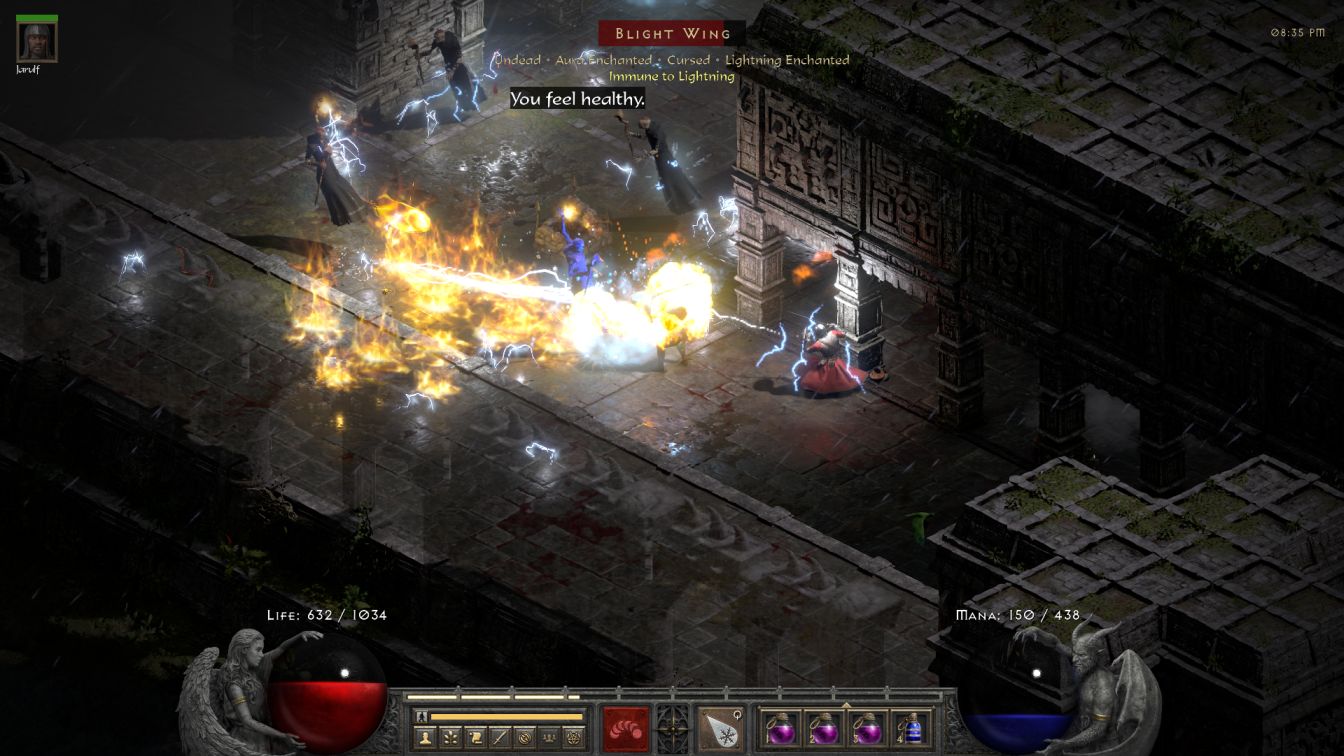Select the red left-click skill icon
Viewport: 1344px width, 756px height.
tap(625, 728)
